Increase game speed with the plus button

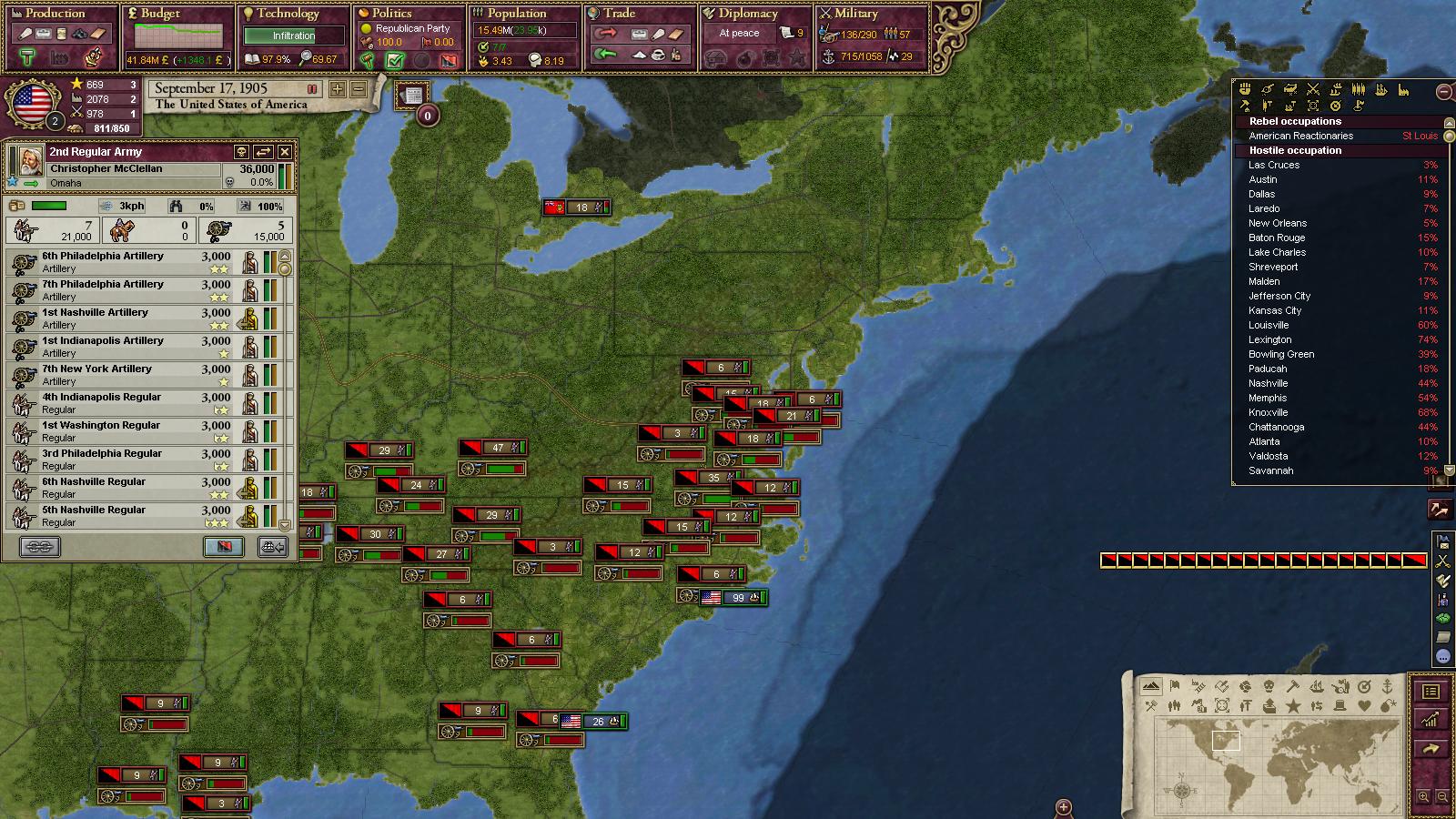[338, 89]
